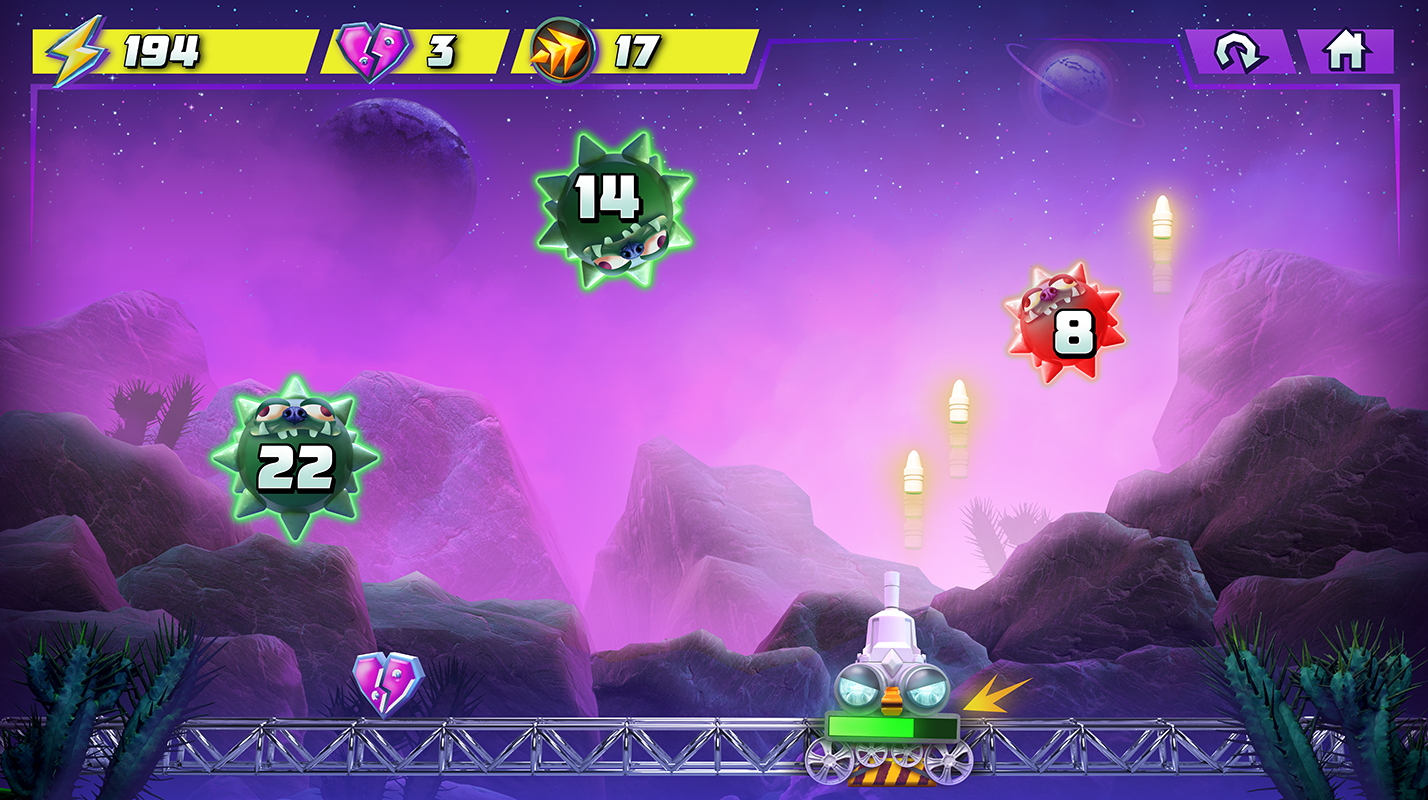Return to the home menu
The width and height of the screenshot is (1428, 800).
[x=1345, y=51]
